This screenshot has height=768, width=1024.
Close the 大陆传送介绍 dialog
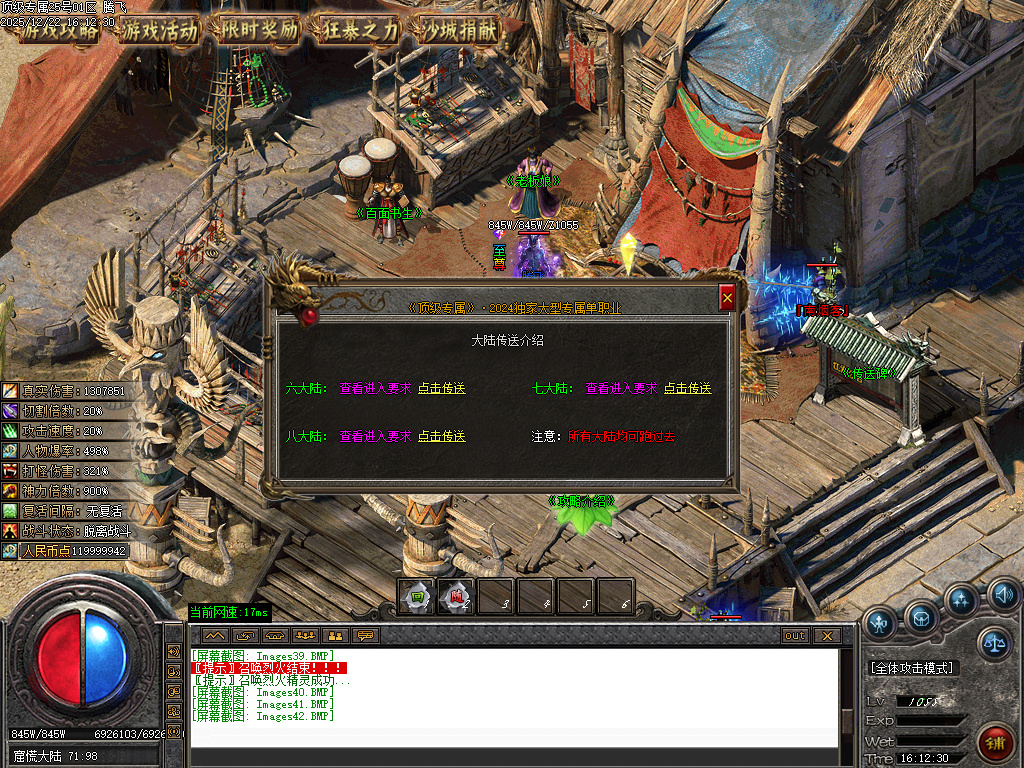[x=727, y=298]
